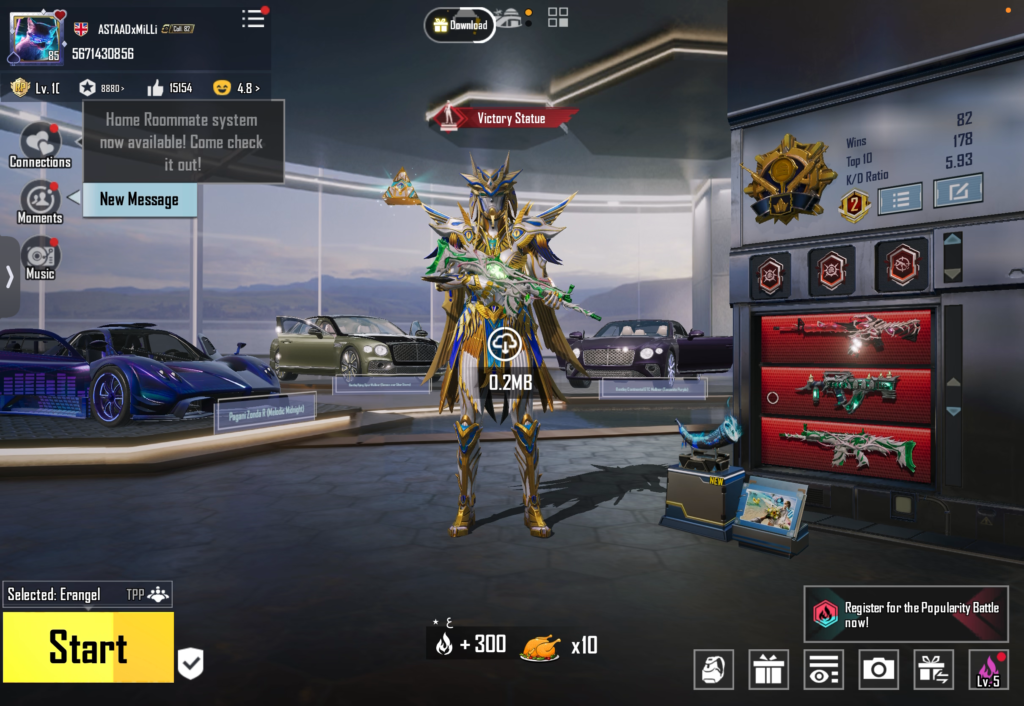Open the purple flame Lv.5 icon
The height and width of the screenshot is (706, 1024).
click(x=988, y=669)
